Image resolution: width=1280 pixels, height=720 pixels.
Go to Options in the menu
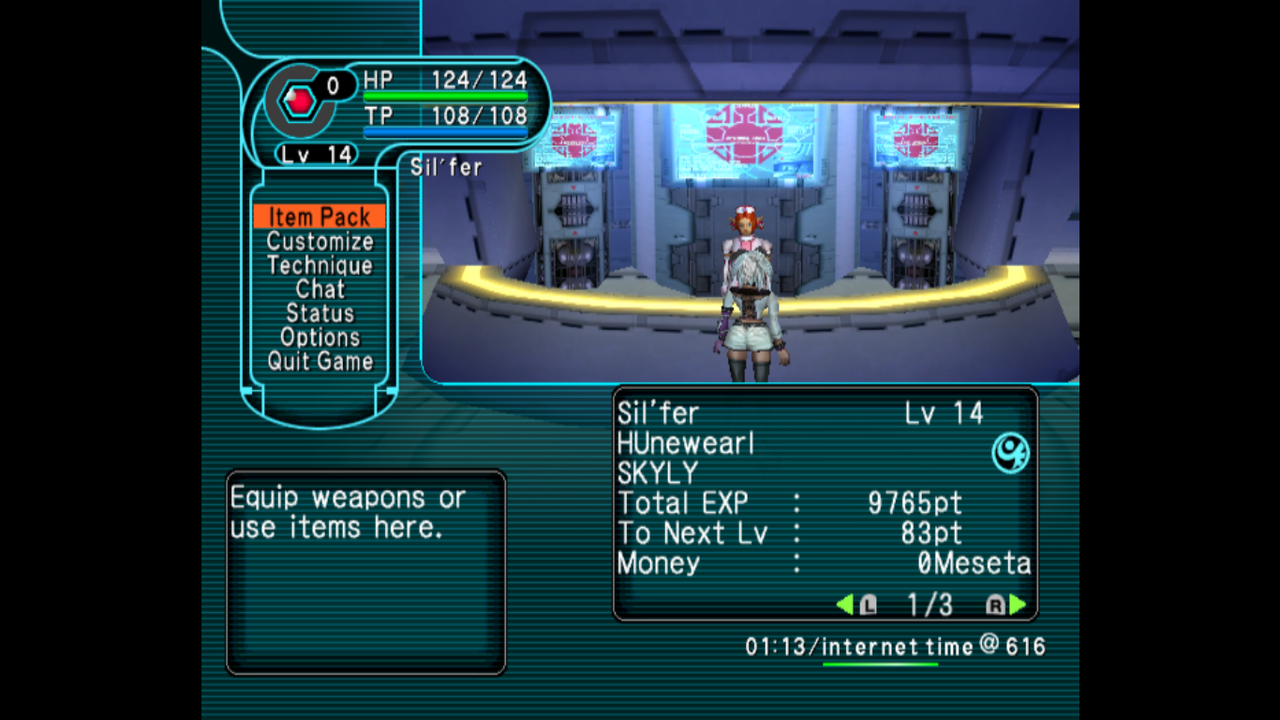tap(320, 337)
